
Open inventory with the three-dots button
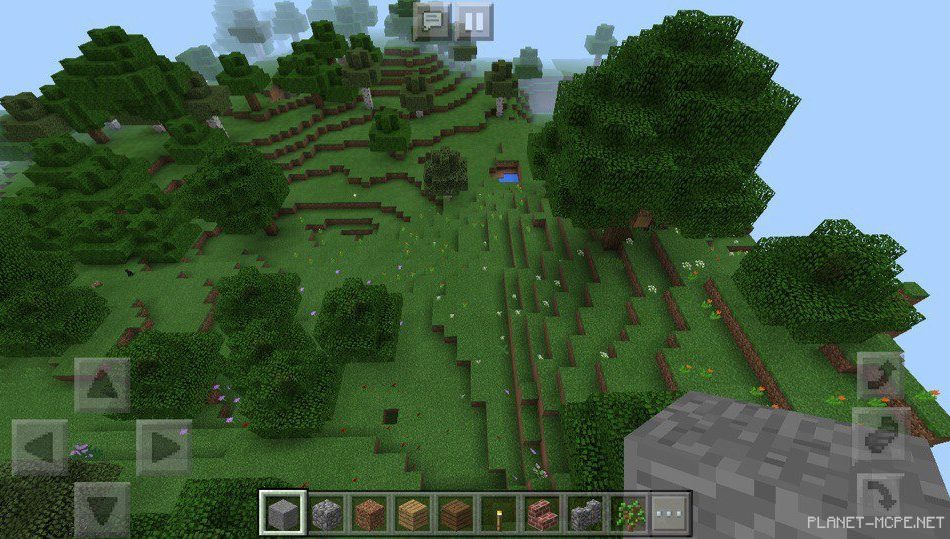[x=671, y=514]
